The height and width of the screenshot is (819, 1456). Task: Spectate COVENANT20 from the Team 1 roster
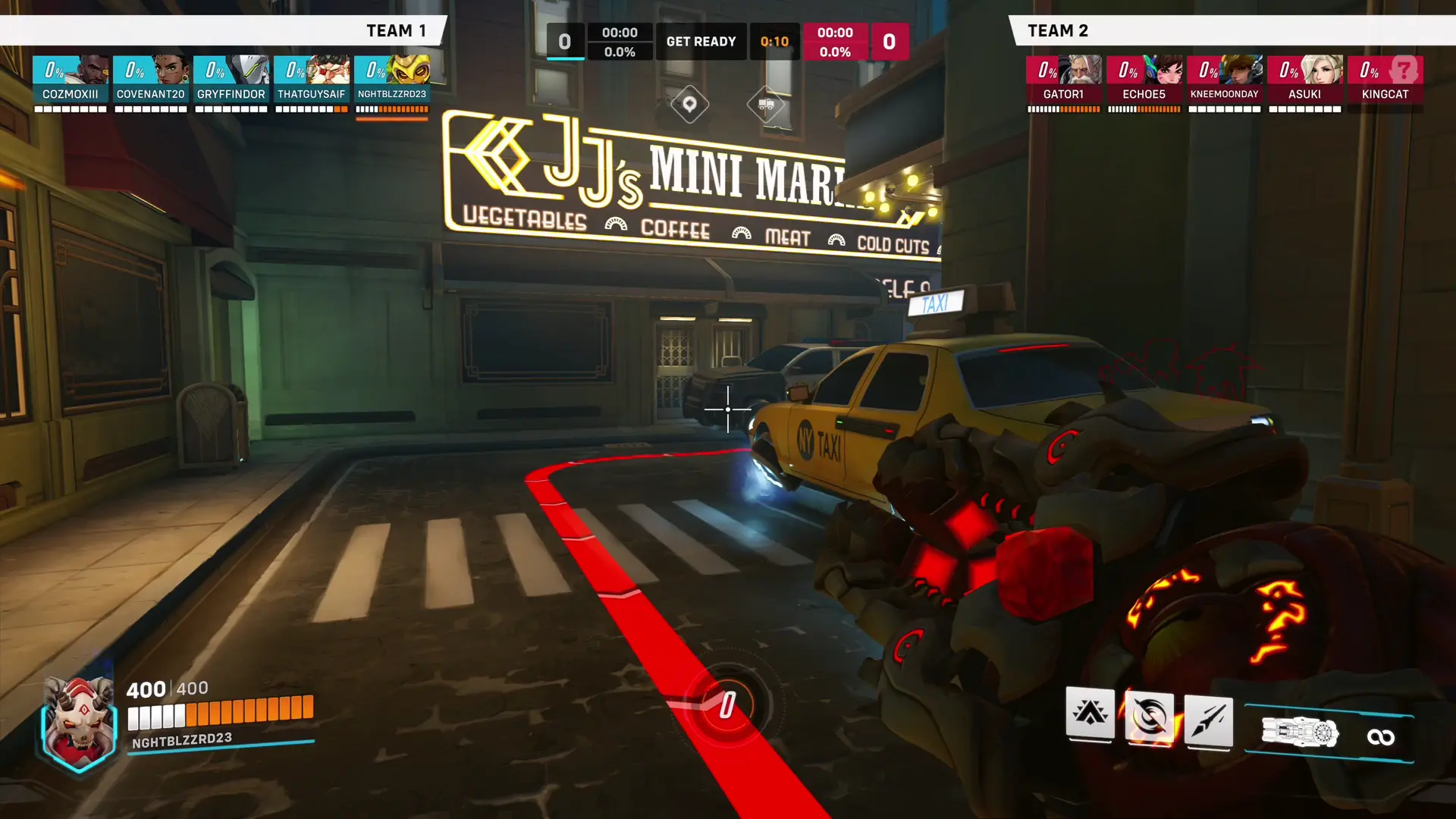pos(151,79)
